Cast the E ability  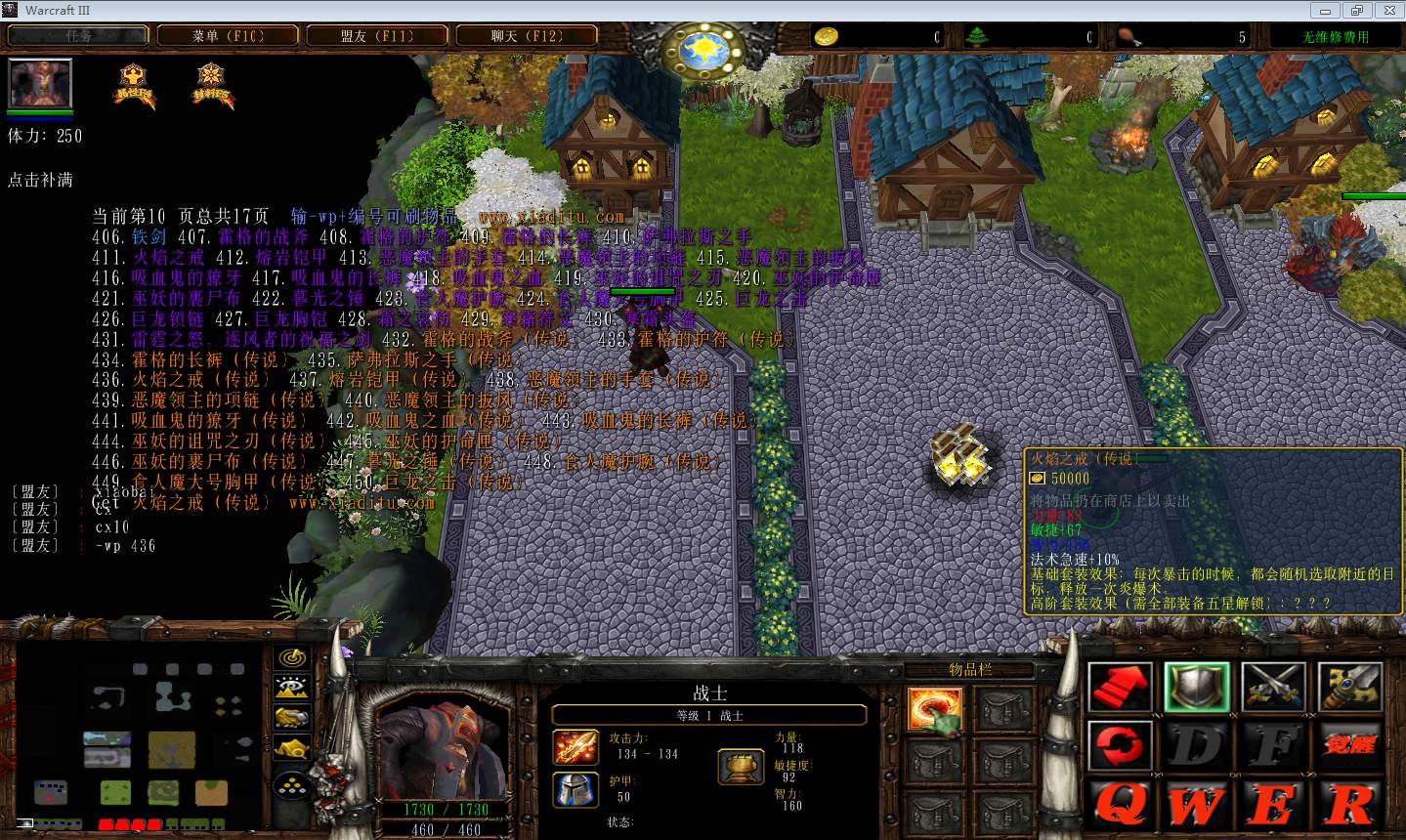[x=1273, y=807]
